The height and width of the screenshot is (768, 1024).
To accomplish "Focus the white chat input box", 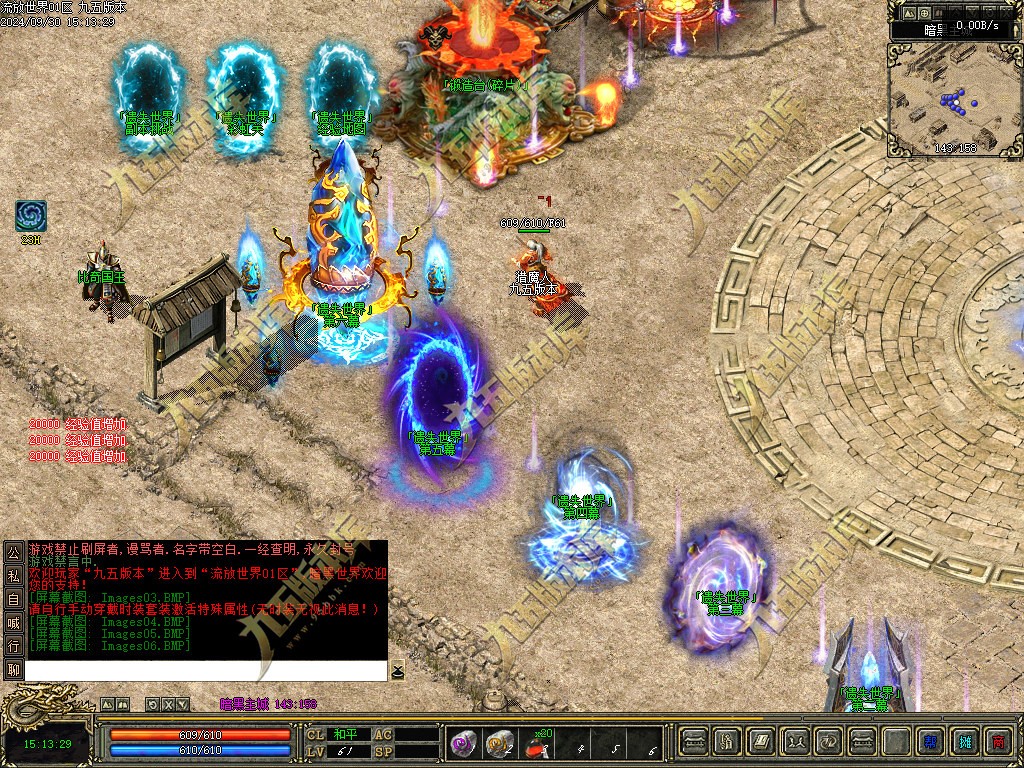I will [205, 670].
